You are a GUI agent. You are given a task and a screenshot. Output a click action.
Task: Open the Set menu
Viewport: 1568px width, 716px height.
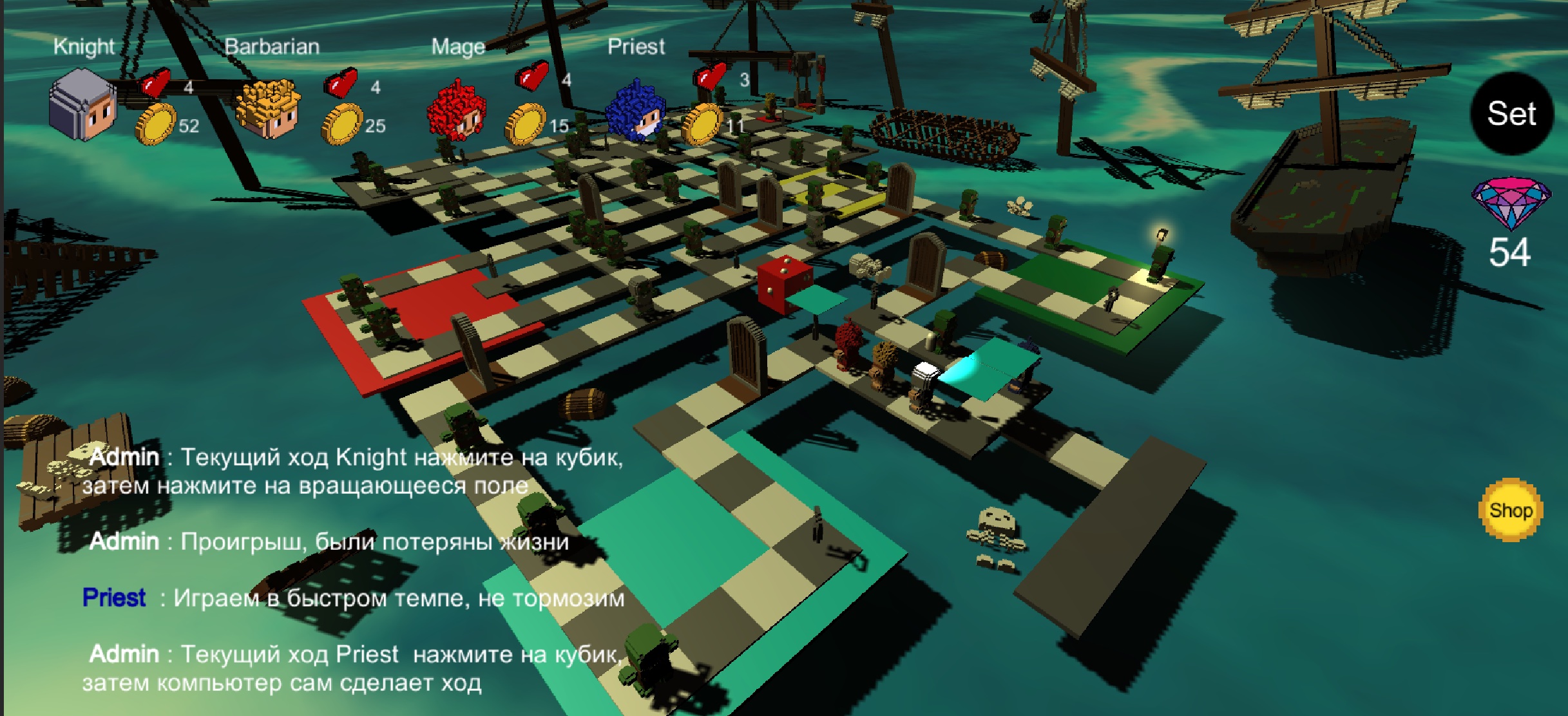[x=1511, y=114]
